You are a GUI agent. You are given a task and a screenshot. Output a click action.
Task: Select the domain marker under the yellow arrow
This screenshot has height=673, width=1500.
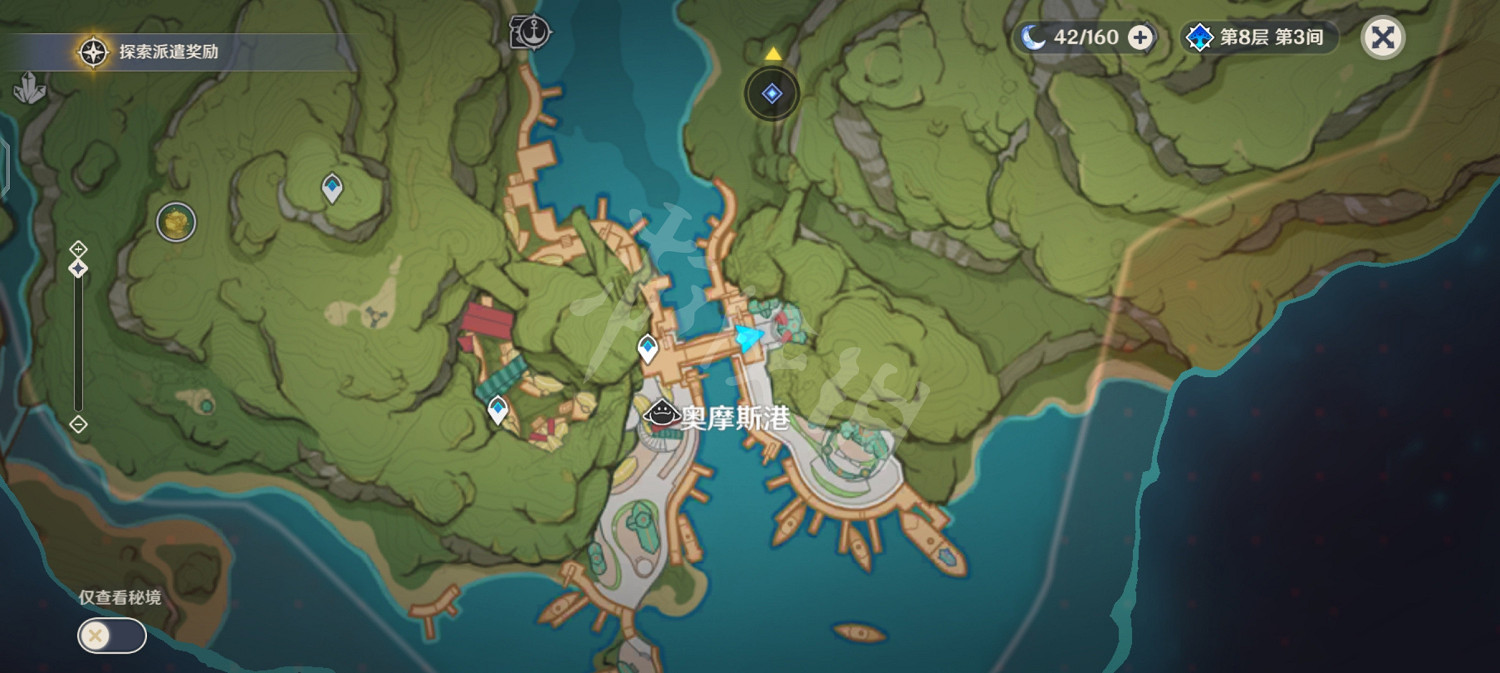point(772,94)
